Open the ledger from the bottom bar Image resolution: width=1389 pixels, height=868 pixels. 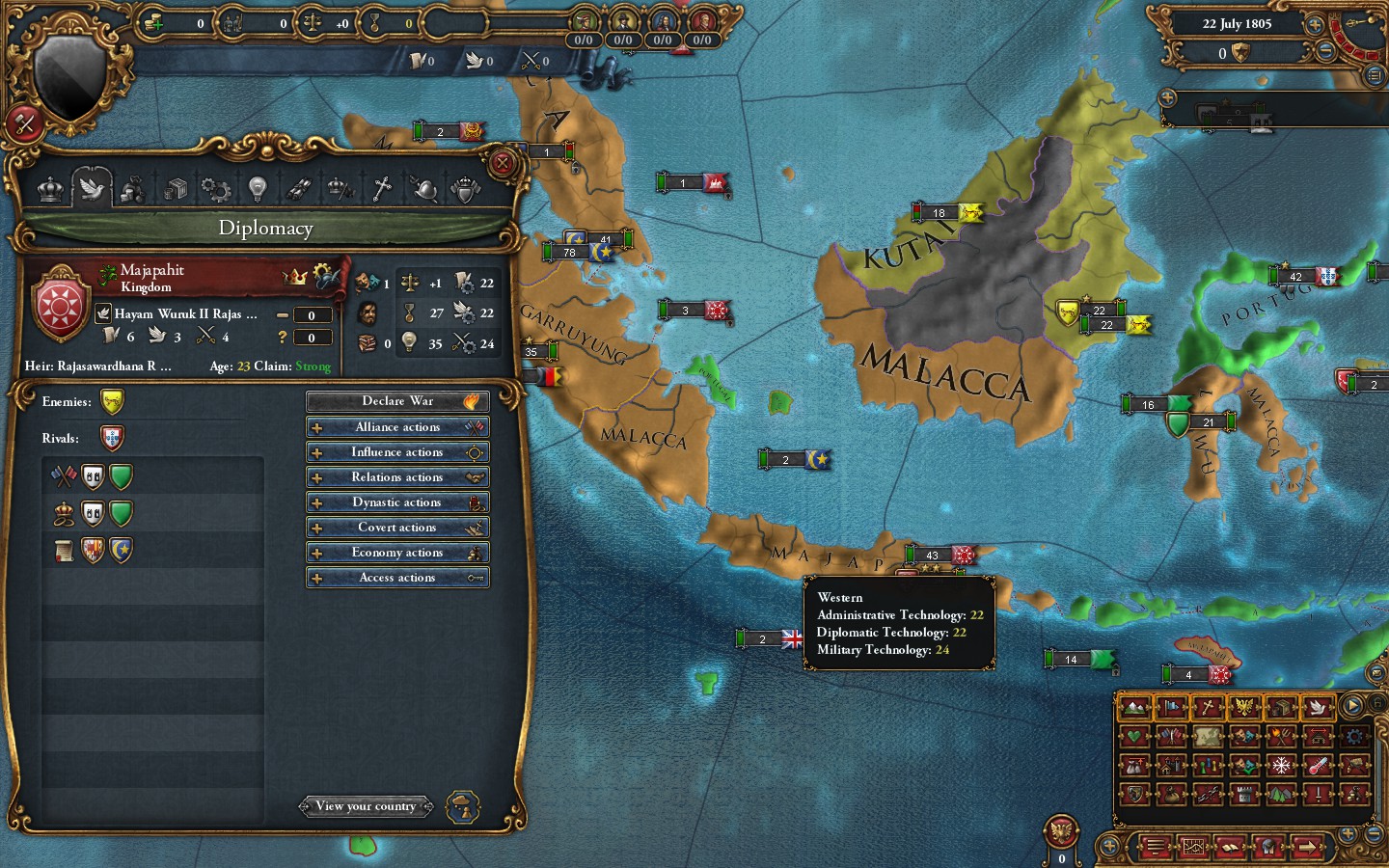1157,847
